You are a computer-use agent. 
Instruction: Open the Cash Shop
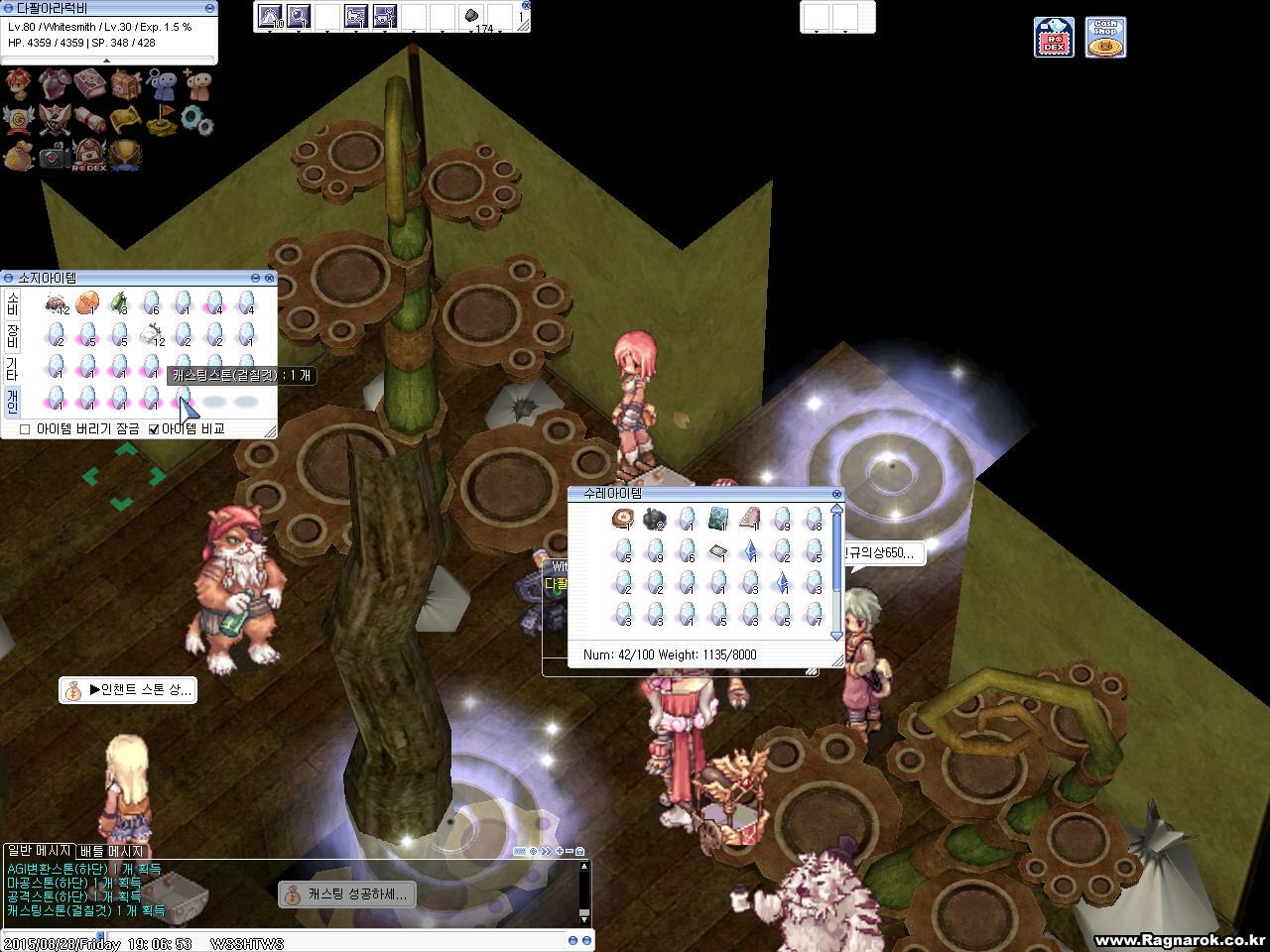(1104, 38)
